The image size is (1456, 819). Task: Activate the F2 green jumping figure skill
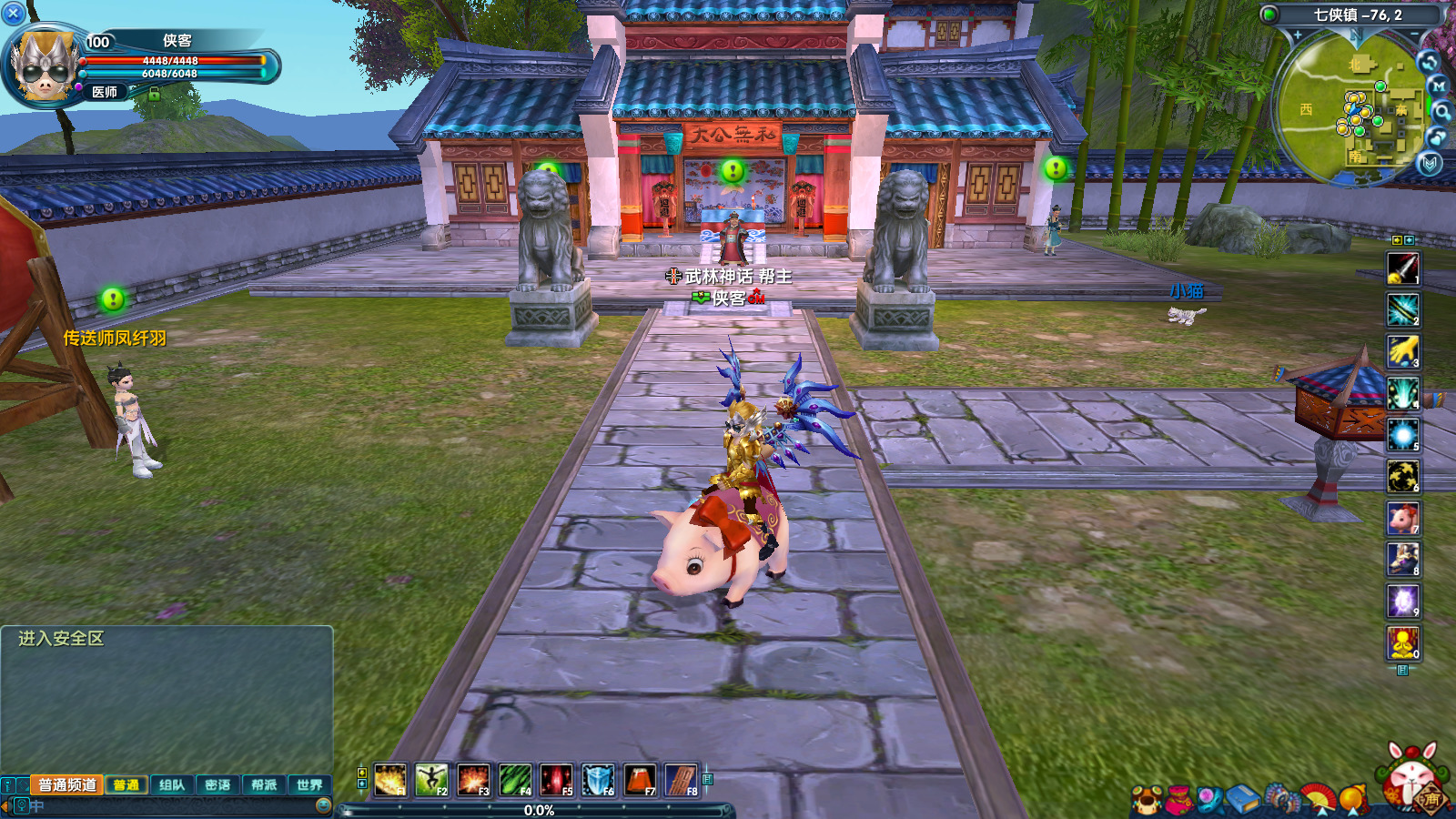click(431, 780)
